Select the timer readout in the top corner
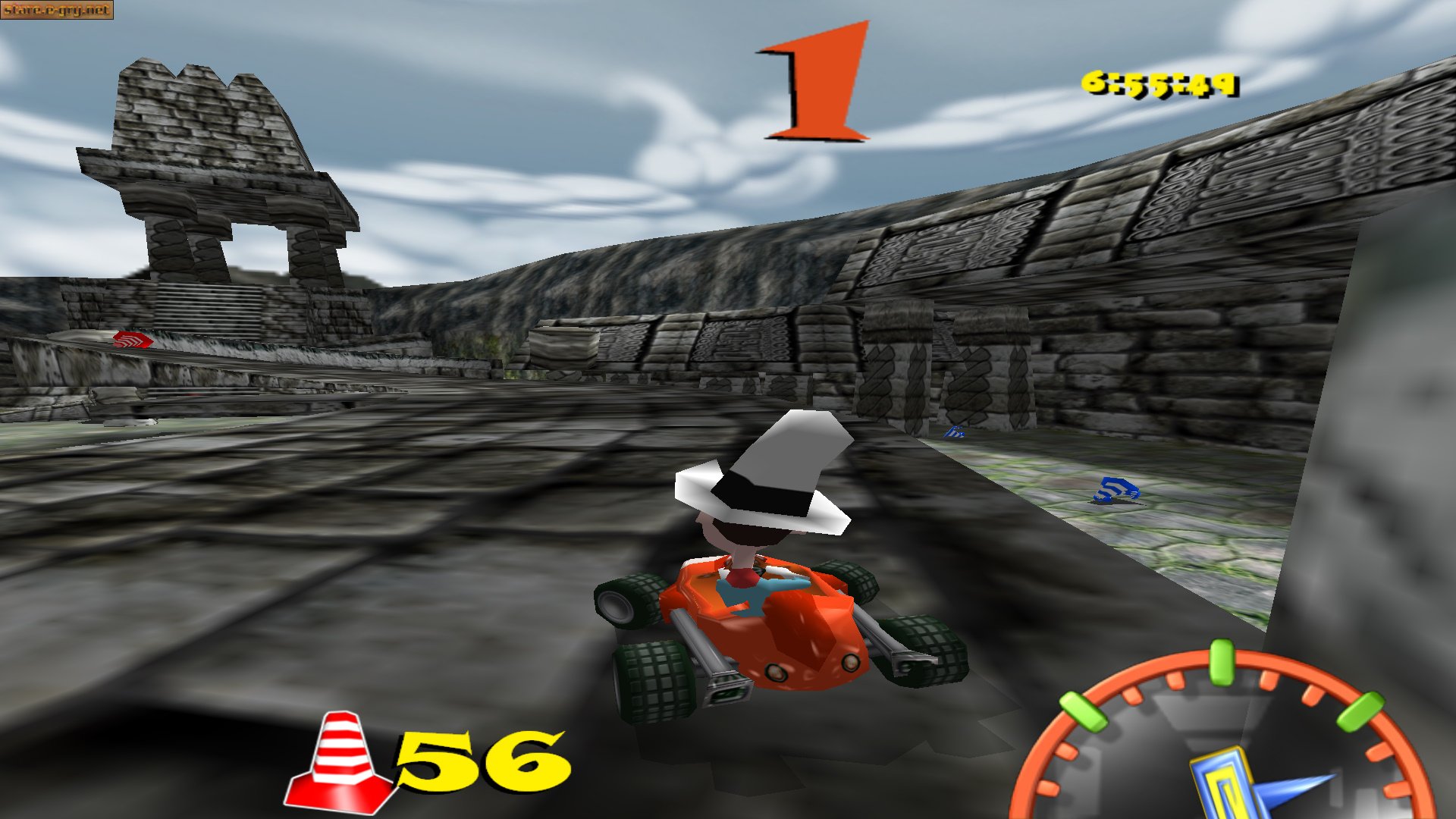The width and height of the screenshot is (1456, 819). [1160, 86]
